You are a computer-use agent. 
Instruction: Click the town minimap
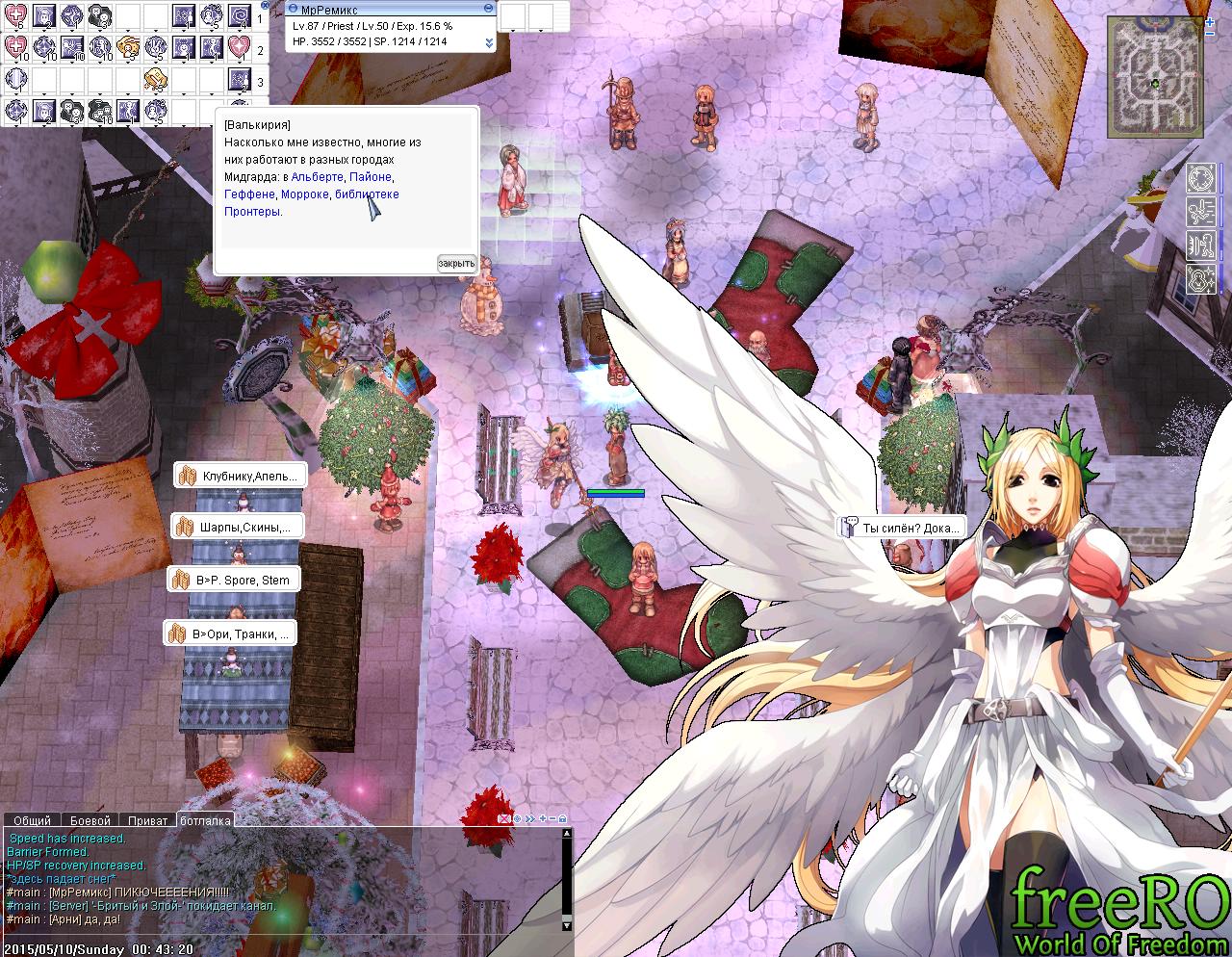point(1154,79)
